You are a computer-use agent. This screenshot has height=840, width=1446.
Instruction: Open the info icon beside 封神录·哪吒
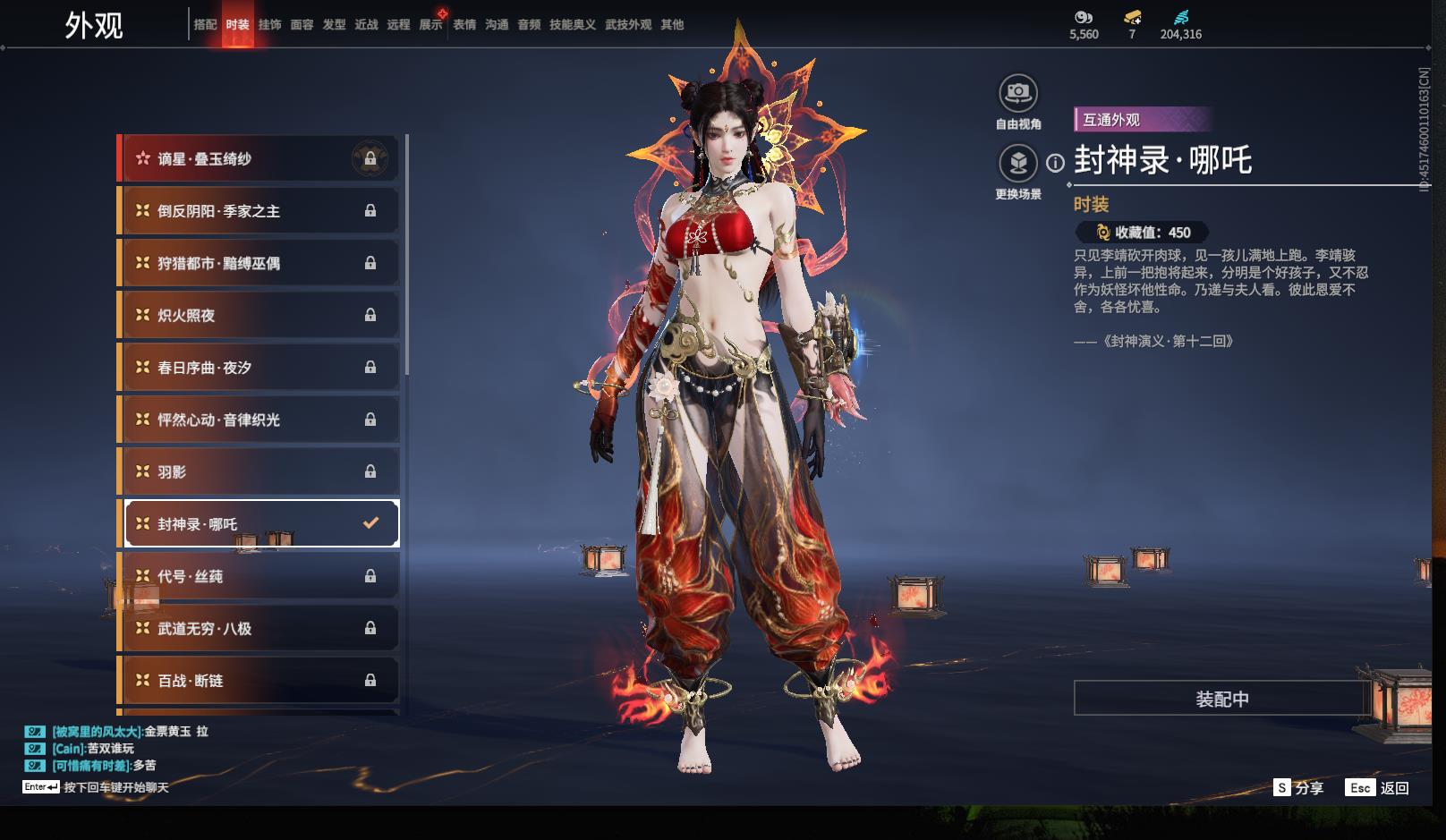[x=1056, y=163]
